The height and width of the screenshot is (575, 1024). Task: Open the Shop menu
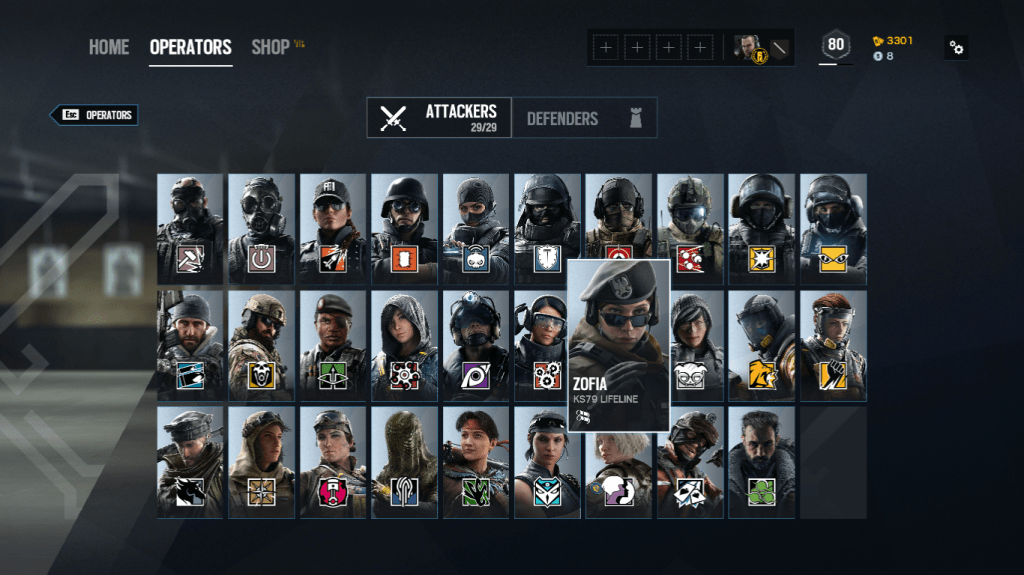click(x=270, y=47)
